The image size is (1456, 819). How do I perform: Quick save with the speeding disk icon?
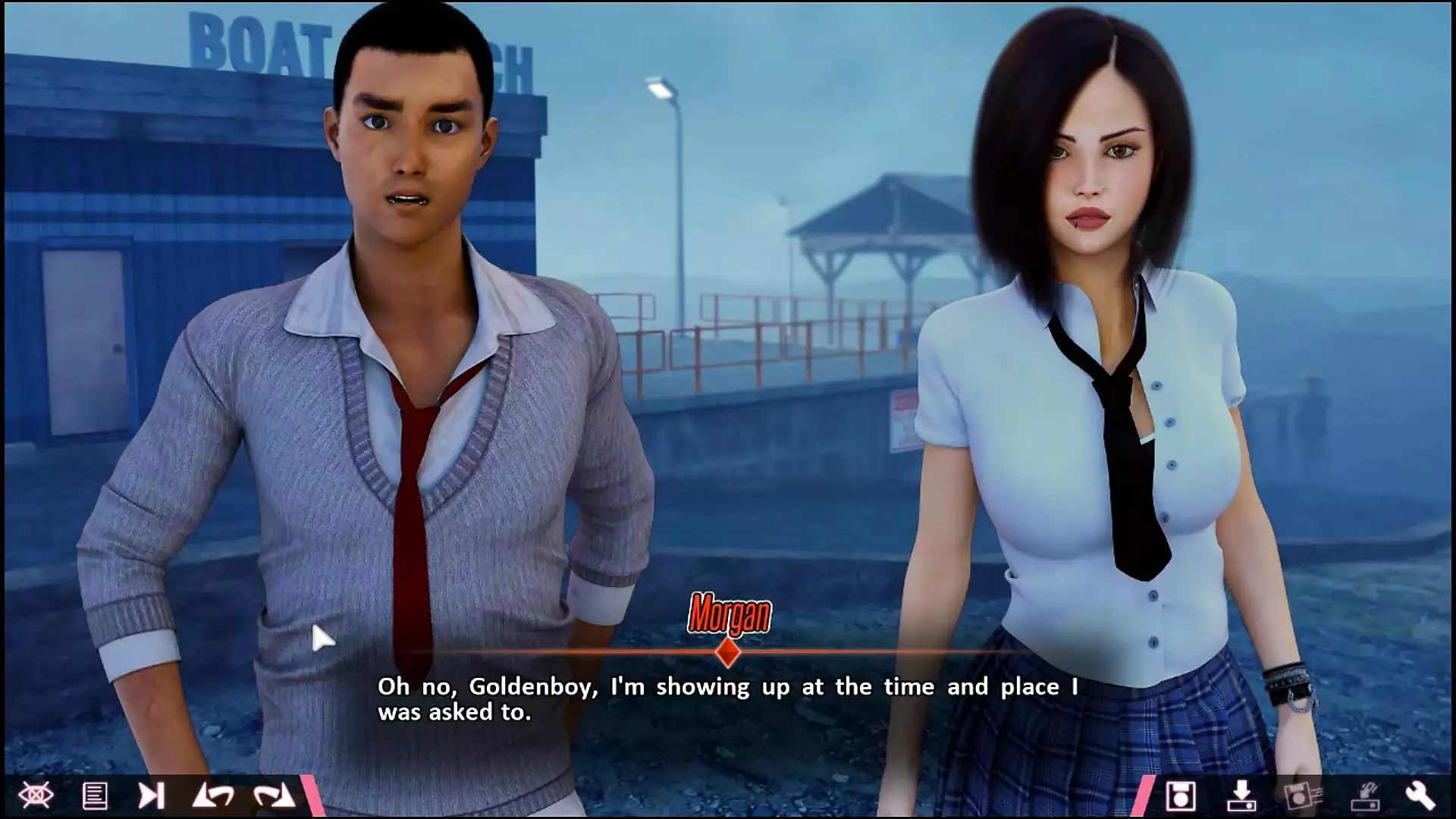1302,795
